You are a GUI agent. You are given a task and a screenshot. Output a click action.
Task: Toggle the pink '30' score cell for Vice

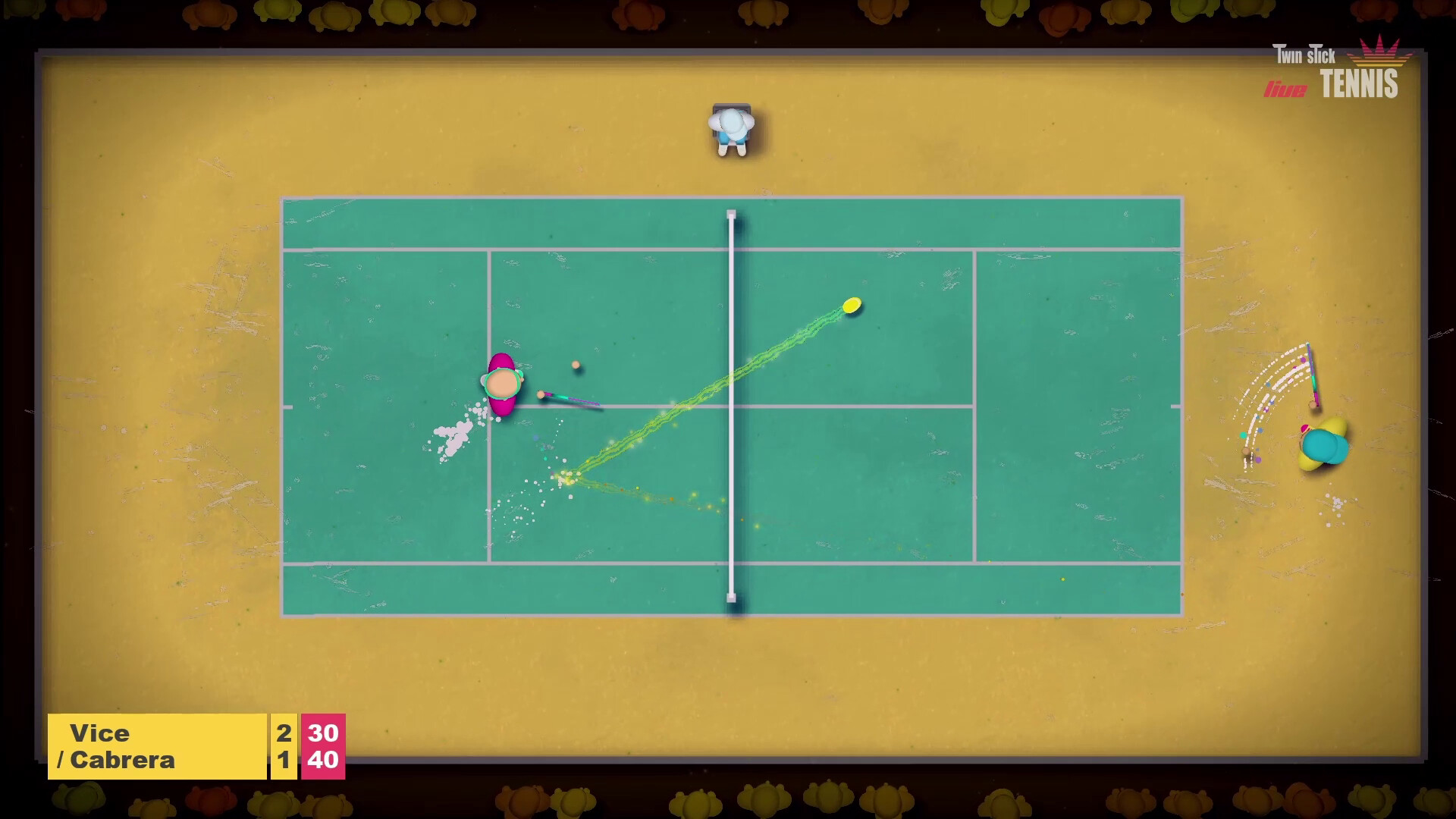pos(324,733)
